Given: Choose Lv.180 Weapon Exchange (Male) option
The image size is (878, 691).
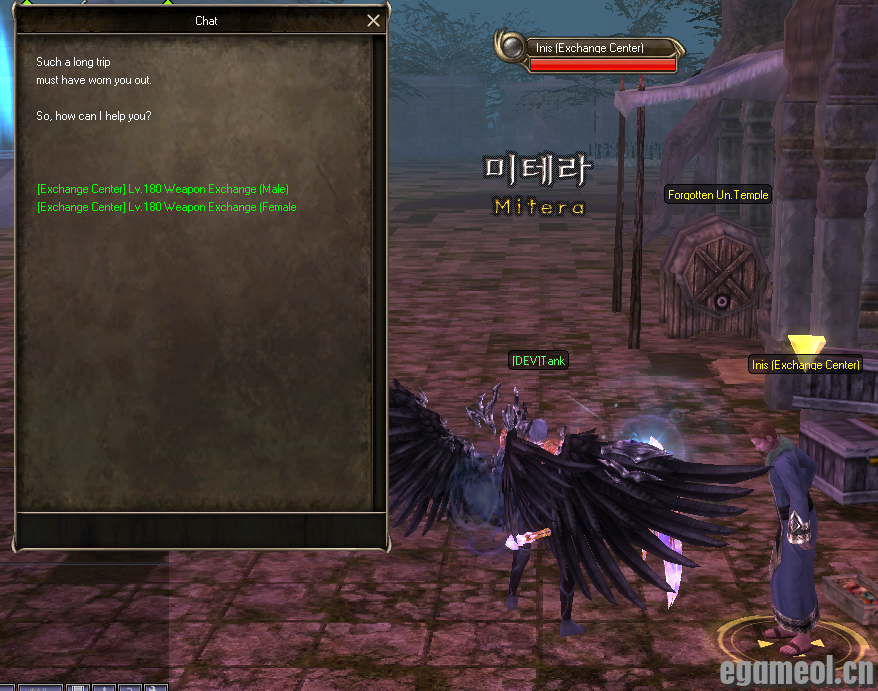Looking at the screenshot, I should [162, 189].
